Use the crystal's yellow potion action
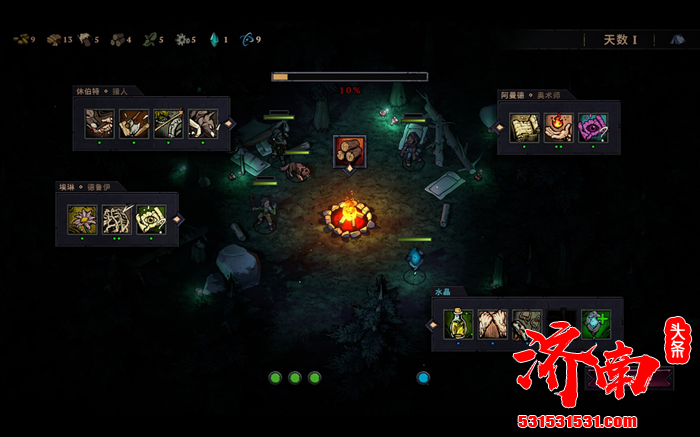700x437 pixels. coord(459,324)
